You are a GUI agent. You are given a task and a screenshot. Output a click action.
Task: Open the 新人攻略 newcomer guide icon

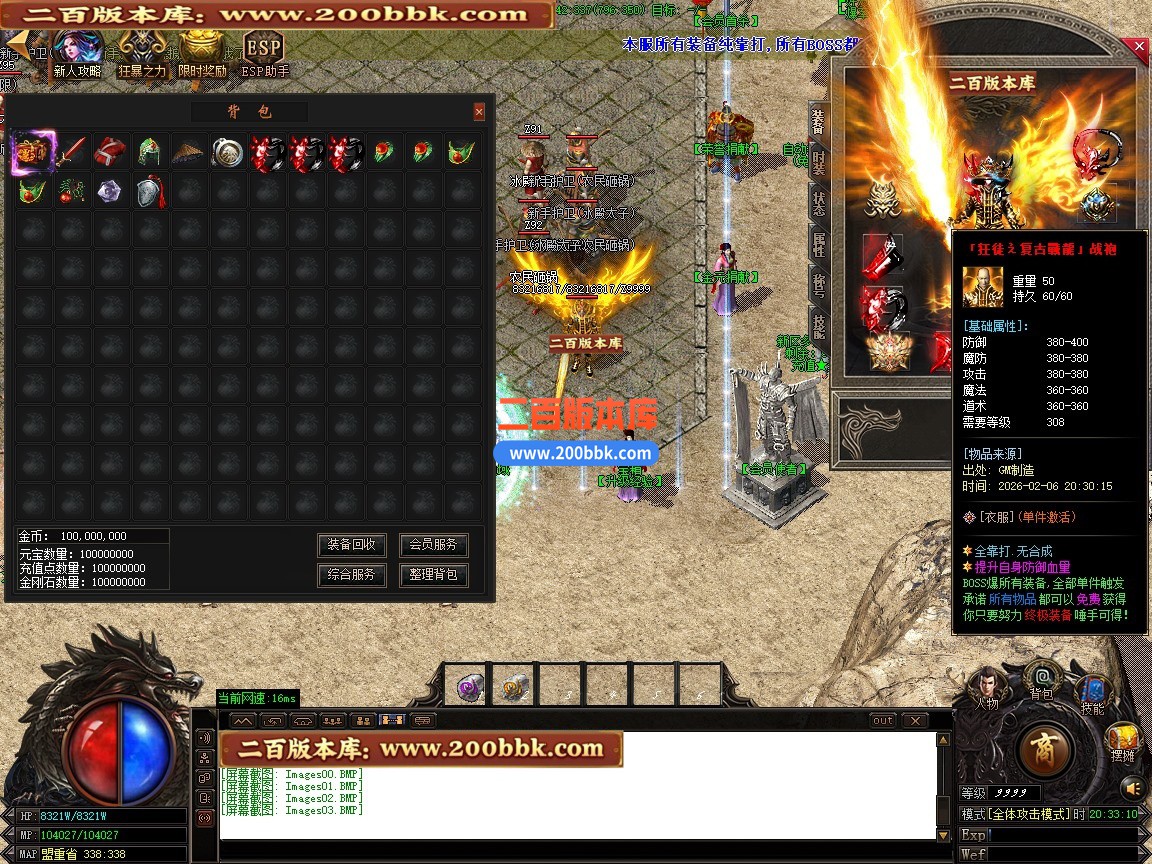(77, 52)
